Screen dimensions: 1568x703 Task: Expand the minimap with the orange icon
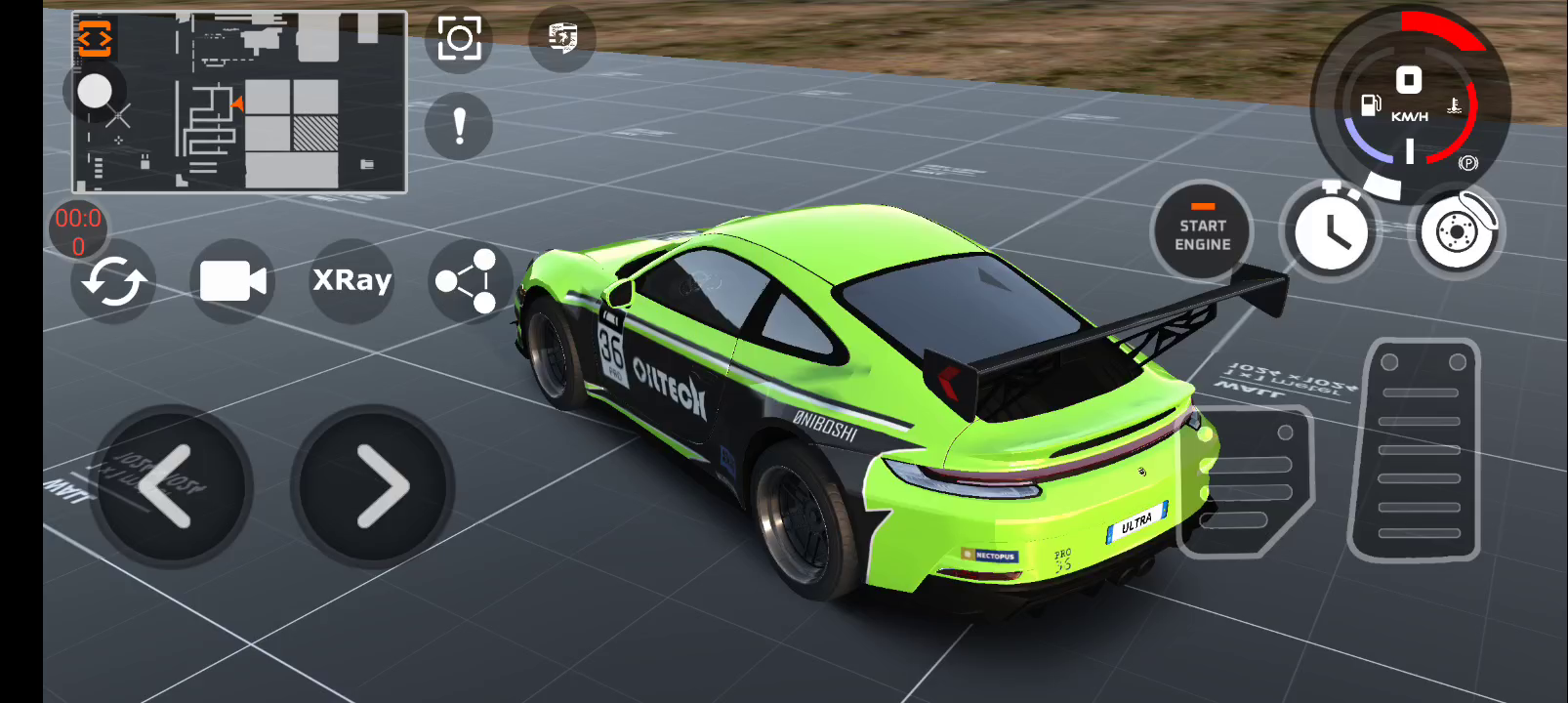click(96, 39)
